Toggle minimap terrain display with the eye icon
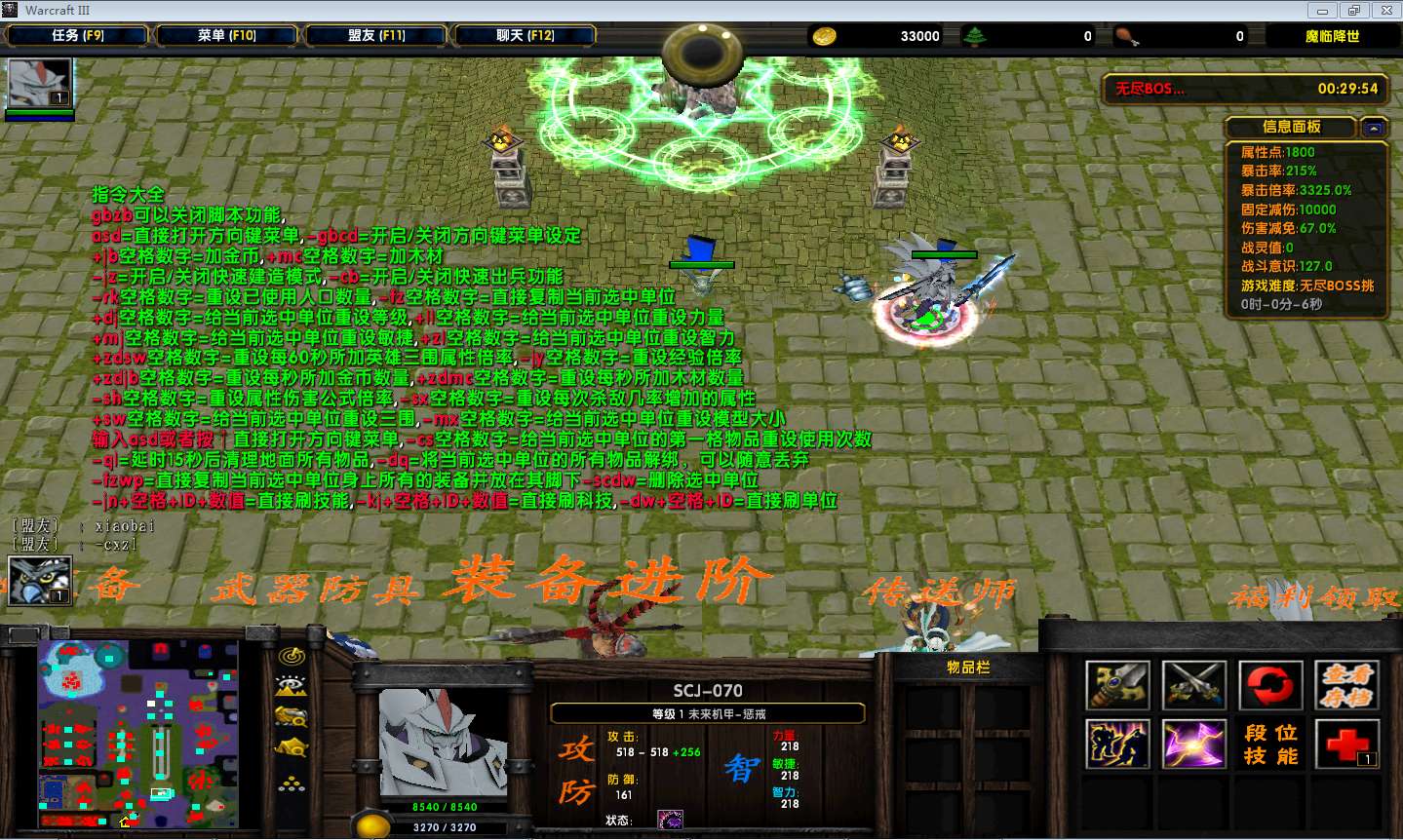 pyautogui.click(x=292, y=687)
